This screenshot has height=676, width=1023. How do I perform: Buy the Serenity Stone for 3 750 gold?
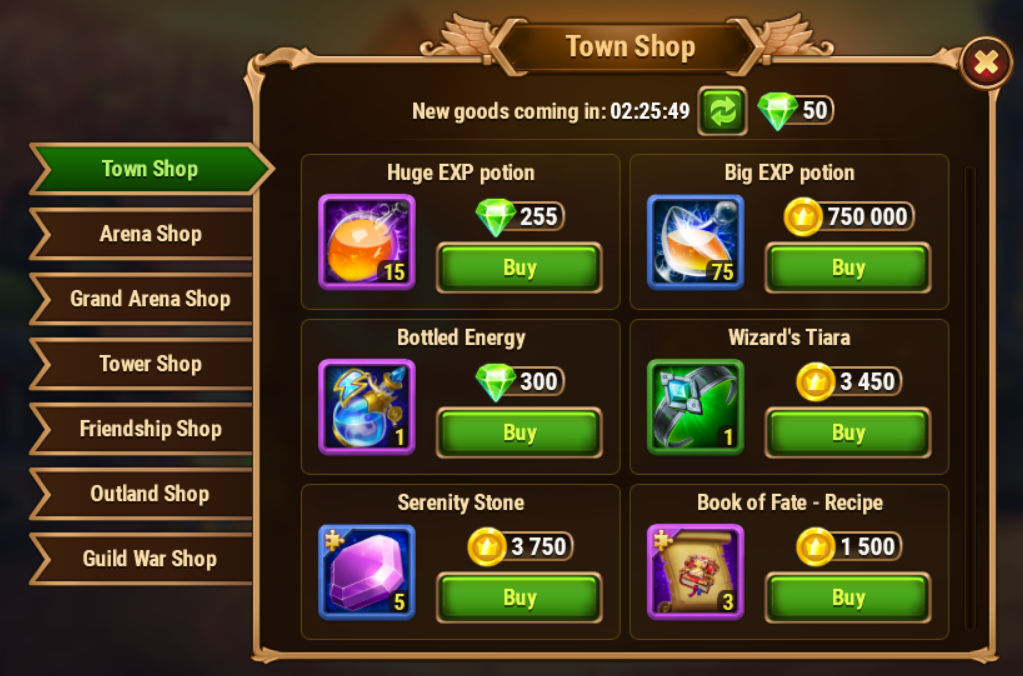tap(519, 598)
